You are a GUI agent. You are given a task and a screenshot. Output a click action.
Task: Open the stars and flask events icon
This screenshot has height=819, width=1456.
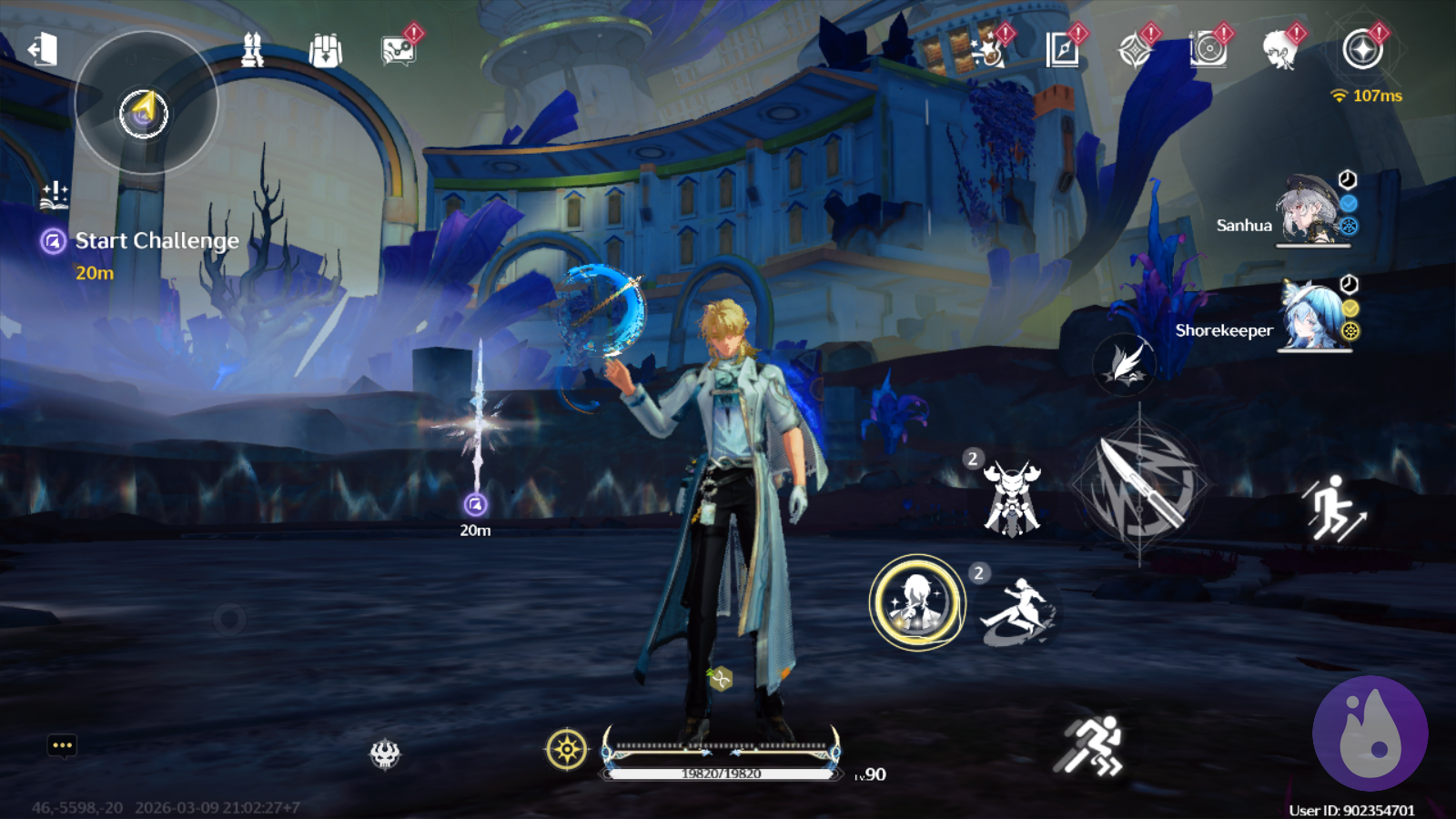point(988,51)
